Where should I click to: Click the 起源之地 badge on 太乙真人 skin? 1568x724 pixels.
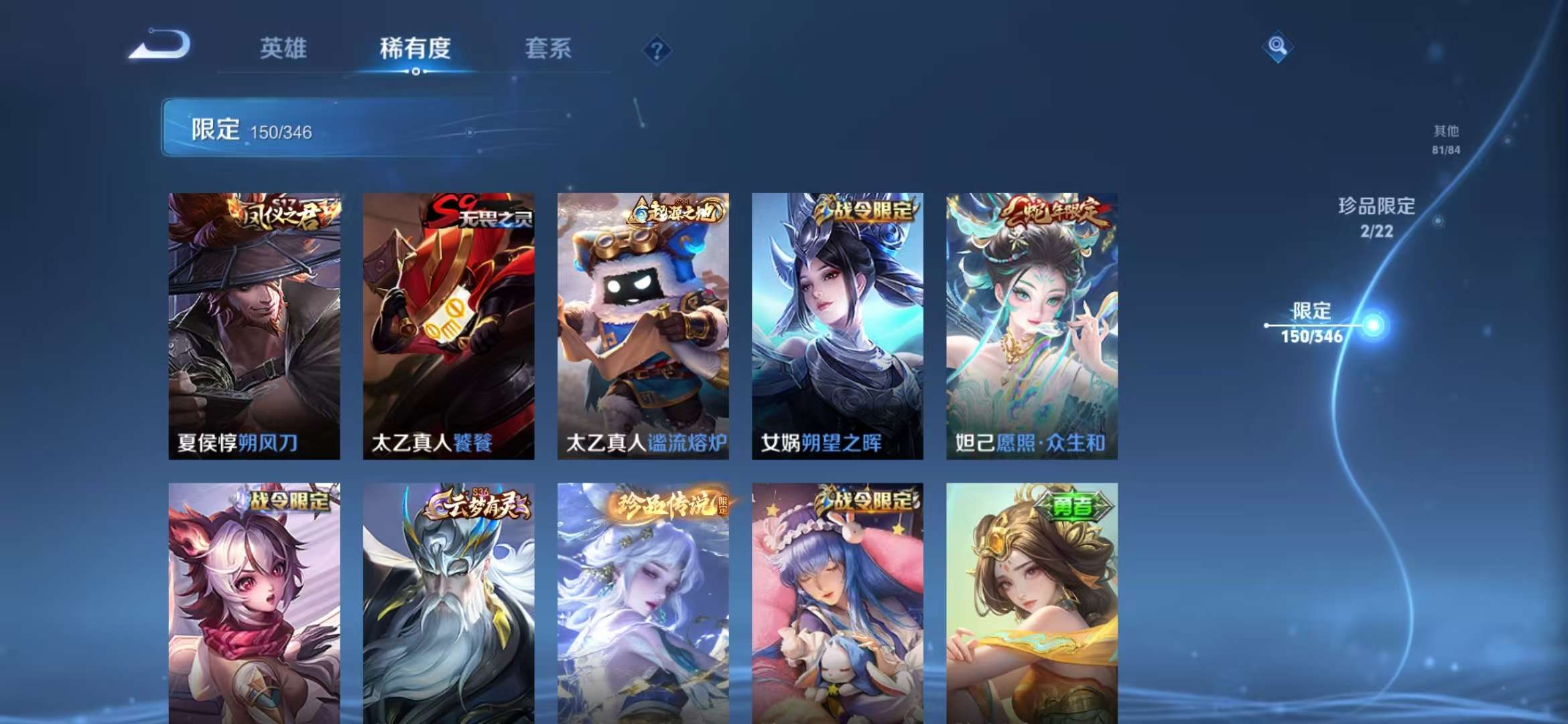(675, 213)
